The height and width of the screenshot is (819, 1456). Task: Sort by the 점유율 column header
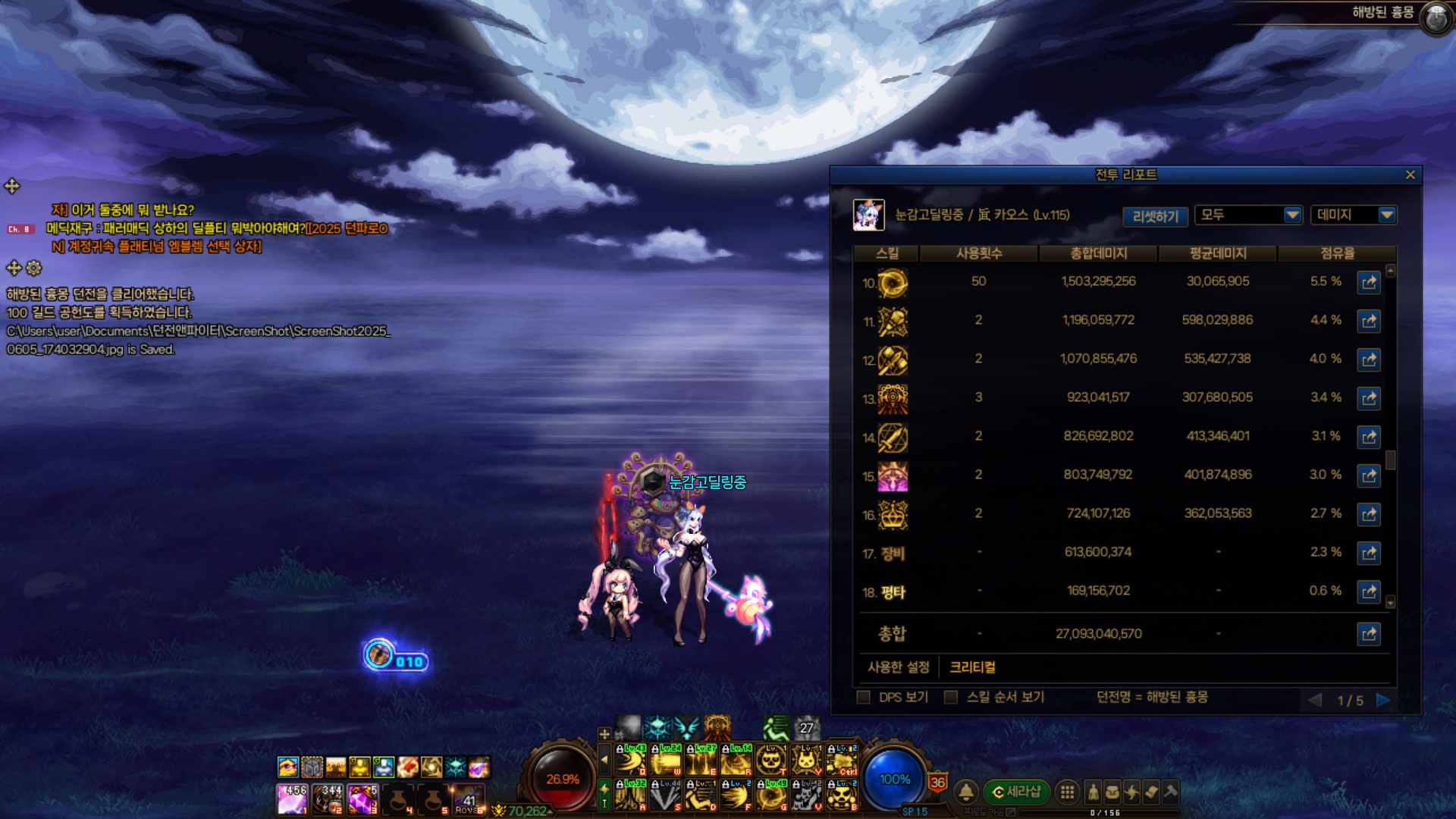coord(1337,253)
